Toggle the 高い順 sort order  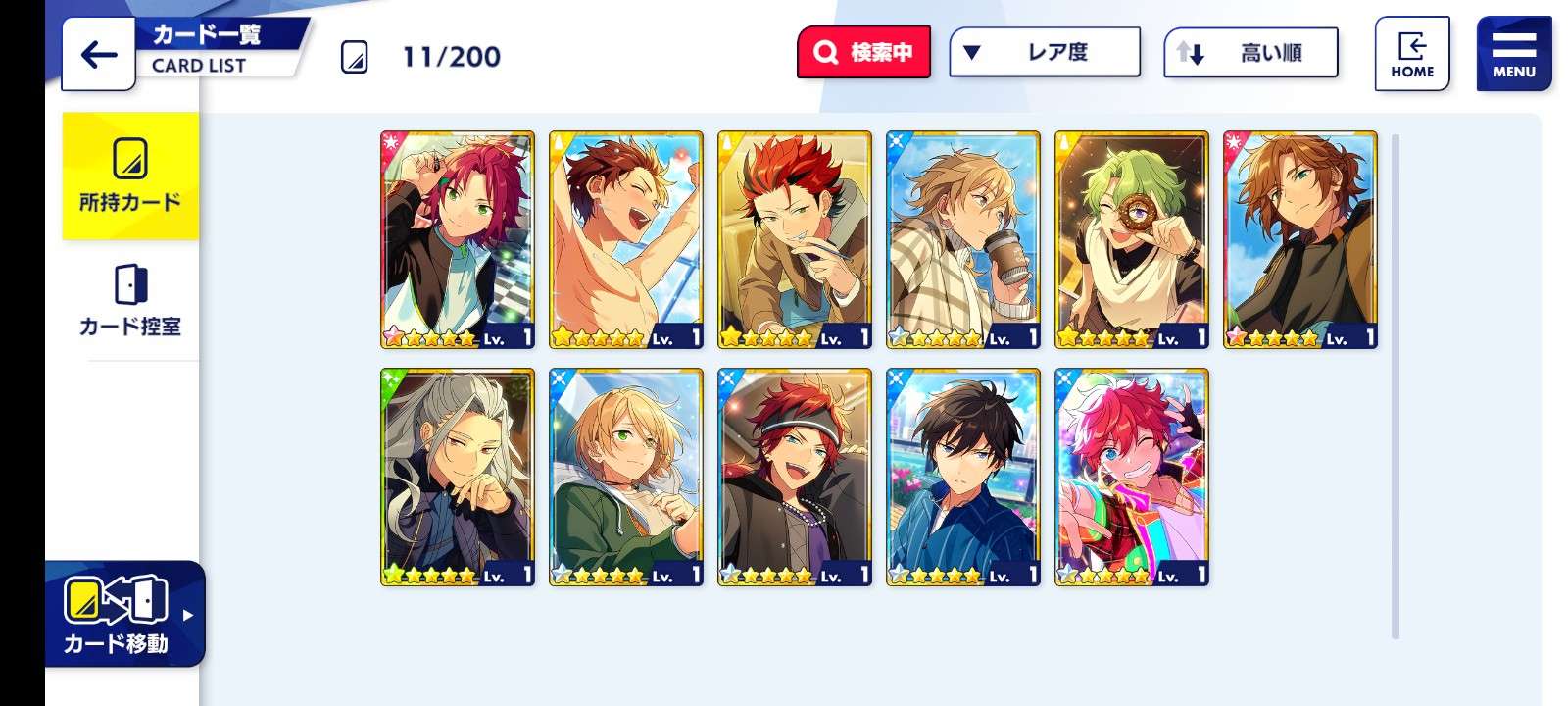[1250, 53]
